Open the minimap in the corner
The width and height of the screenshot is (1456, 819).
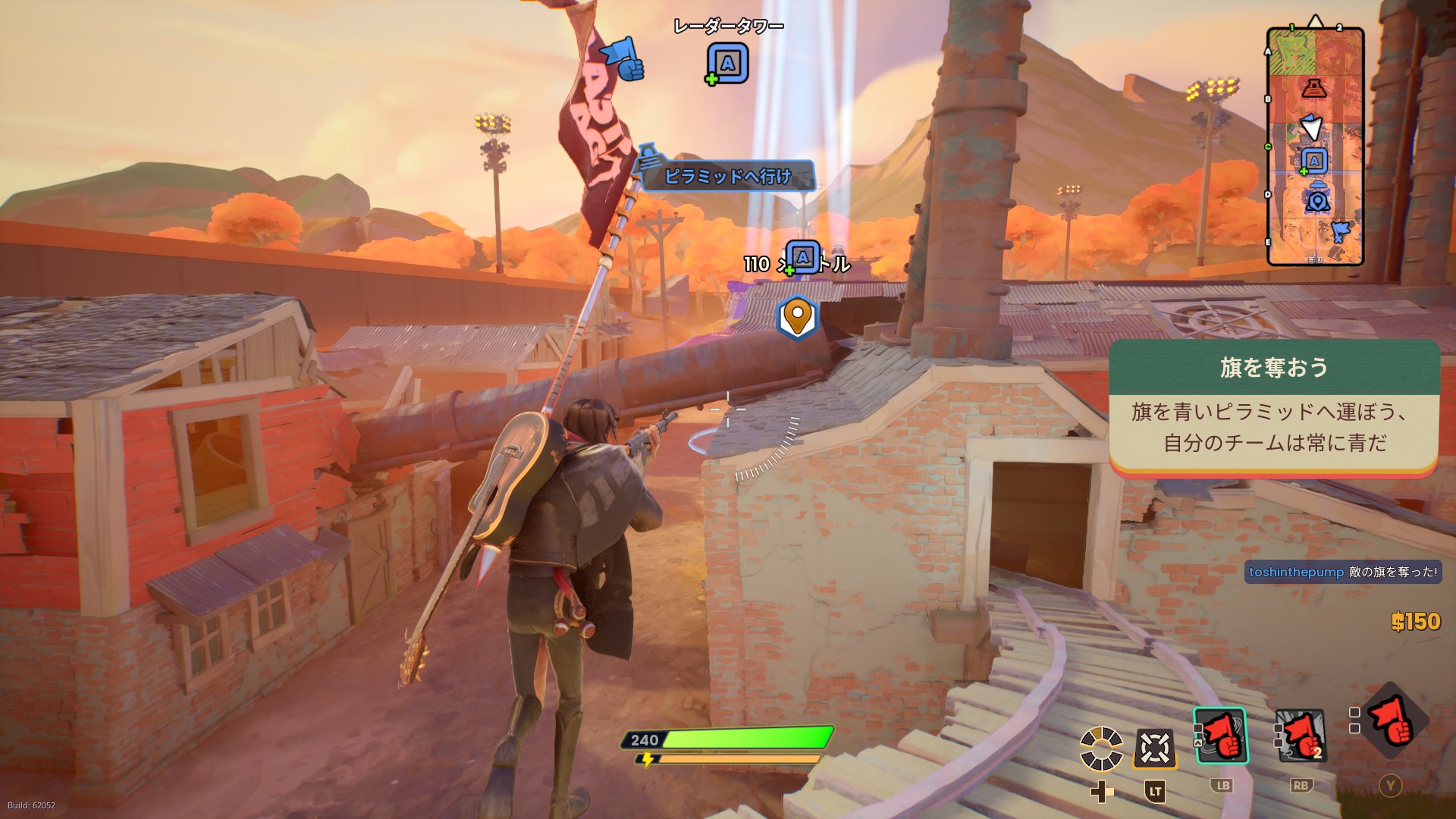click(1315, 146)
